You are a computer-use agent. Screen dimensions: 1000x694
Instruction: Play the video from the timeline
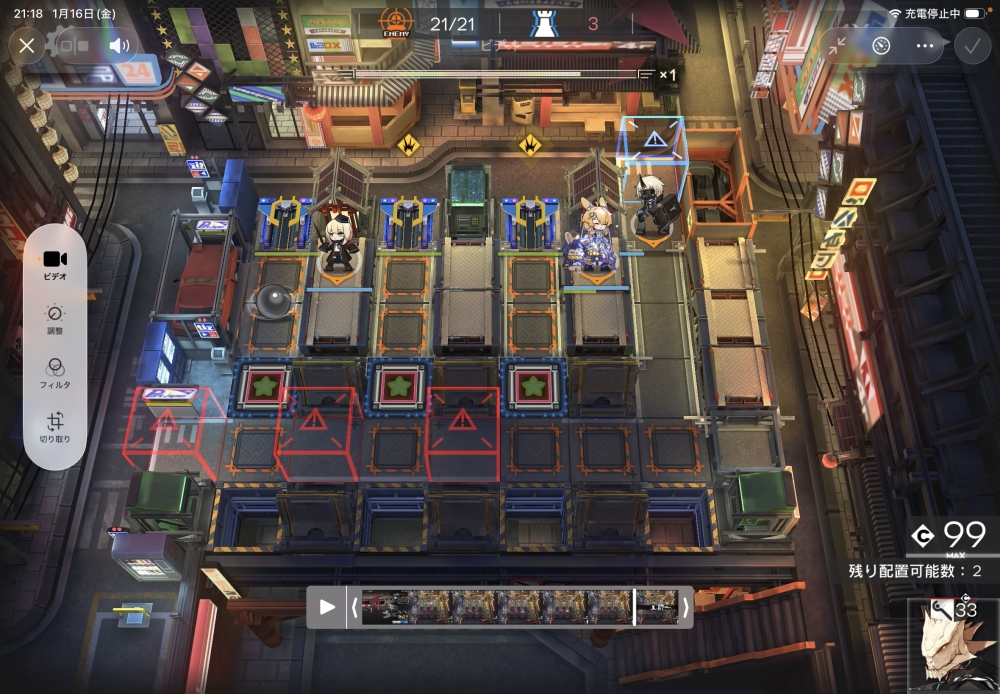[x=327, y=606]
